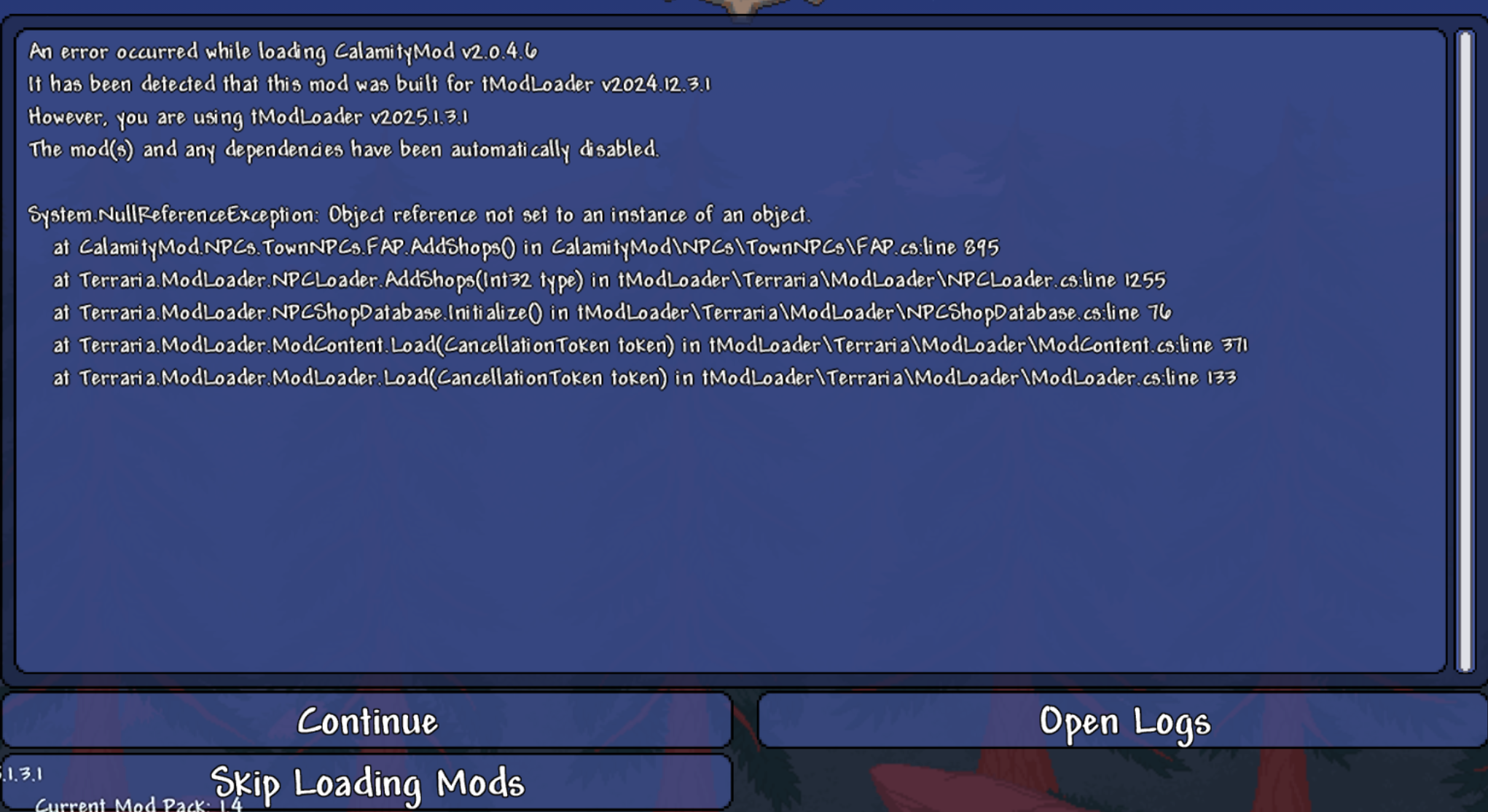The height and width of the screenshot is (812, 1488).
Task: Click the mods disabled notice line
Action: [x=342, y=149]
